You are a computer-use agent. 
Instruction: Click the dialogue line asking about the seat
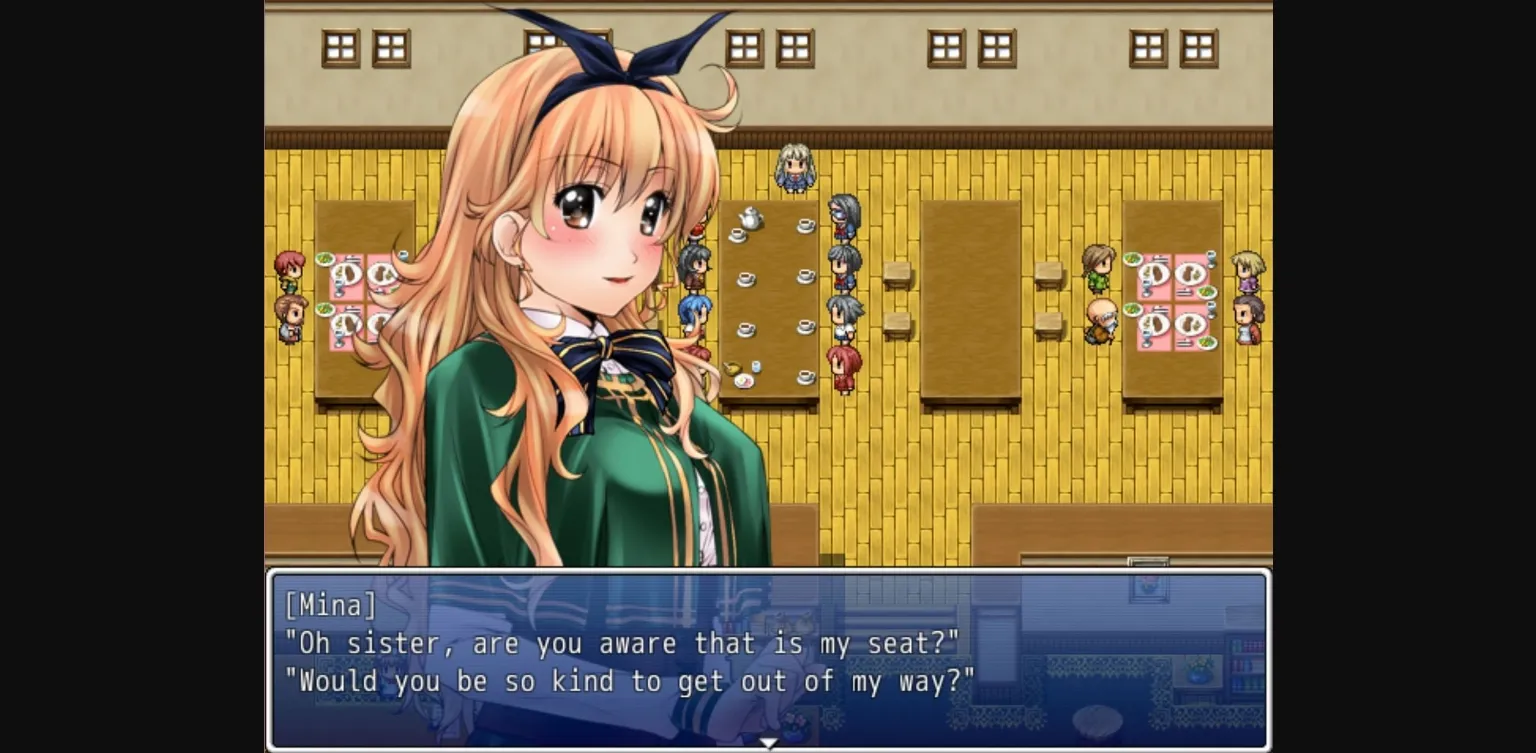point(625,643)
